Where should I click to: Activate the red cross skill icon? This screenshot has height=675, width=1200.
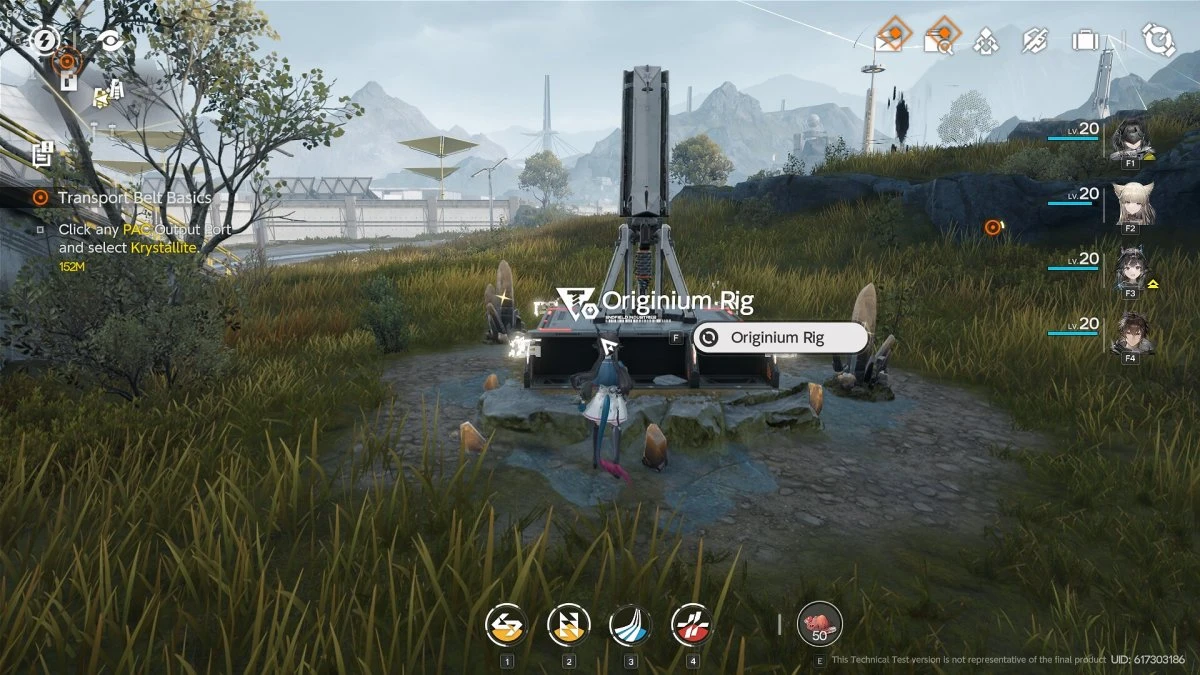[x=692, y=626]
